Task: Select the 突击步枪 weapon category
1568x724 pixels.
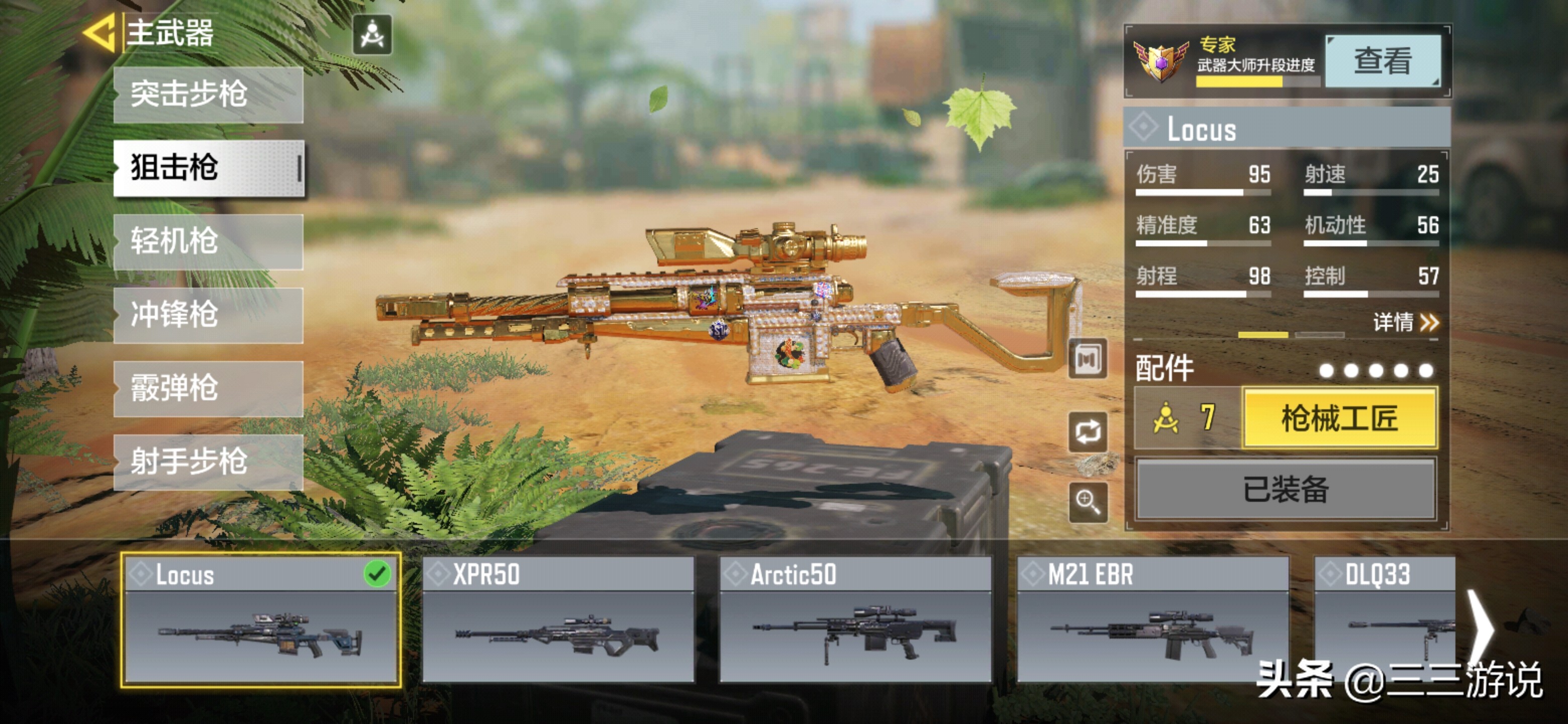Action: pyautogui.click(x=208, y=95)
